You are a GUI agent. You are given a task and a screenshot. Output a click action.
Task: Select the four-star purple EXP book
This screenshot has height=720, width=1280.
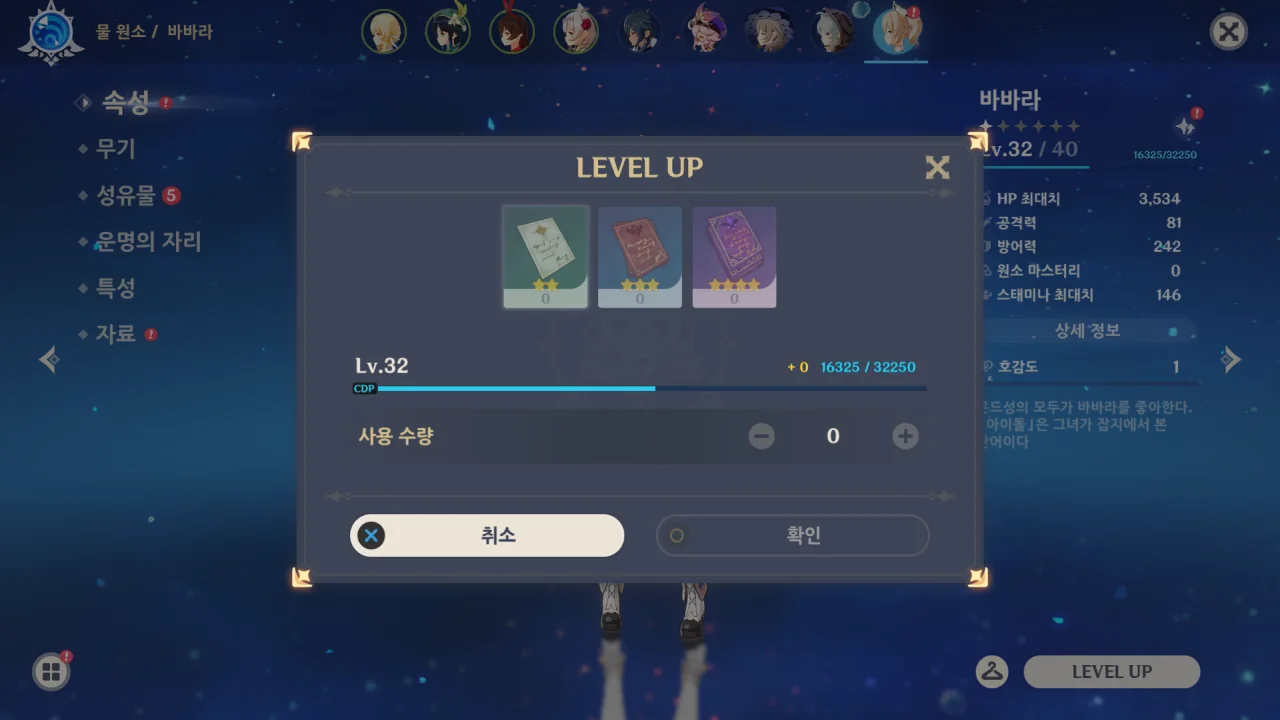click(734, 257)
